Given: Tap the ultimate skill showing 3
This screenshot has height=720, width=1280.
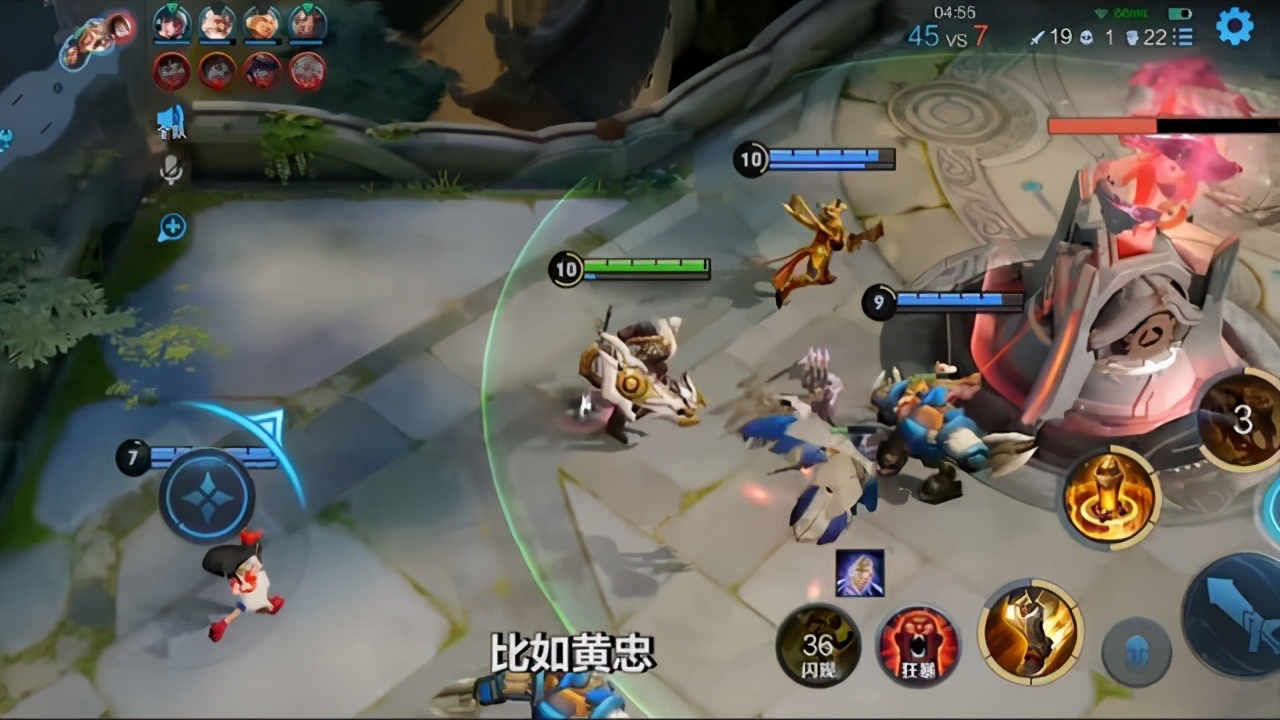Looking at the screenshot, I should [1240, 420].
